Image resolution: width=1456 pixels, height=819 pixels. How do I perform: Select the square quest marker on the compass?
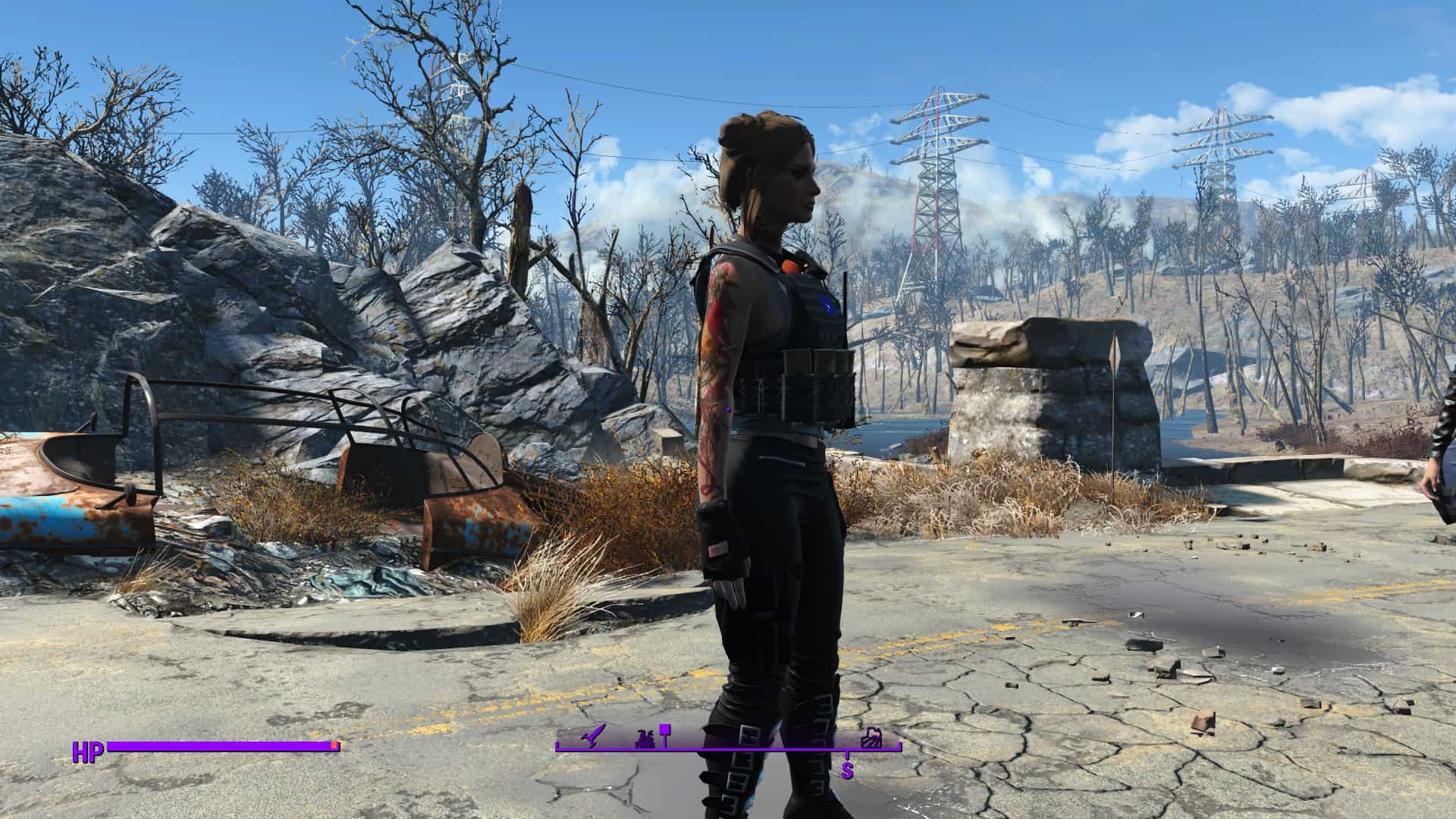(x=665, y=731)
